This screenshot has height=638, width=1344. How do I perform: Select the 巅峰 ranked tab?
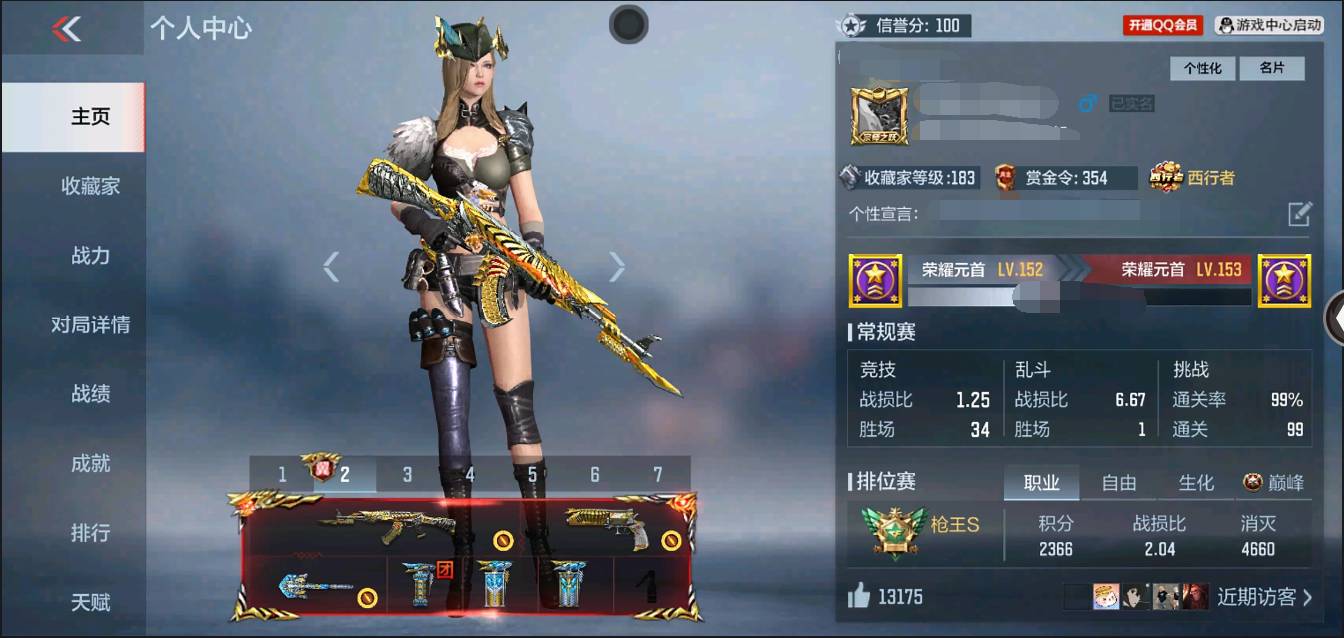pyautogui.click(x=1274, y=483)
